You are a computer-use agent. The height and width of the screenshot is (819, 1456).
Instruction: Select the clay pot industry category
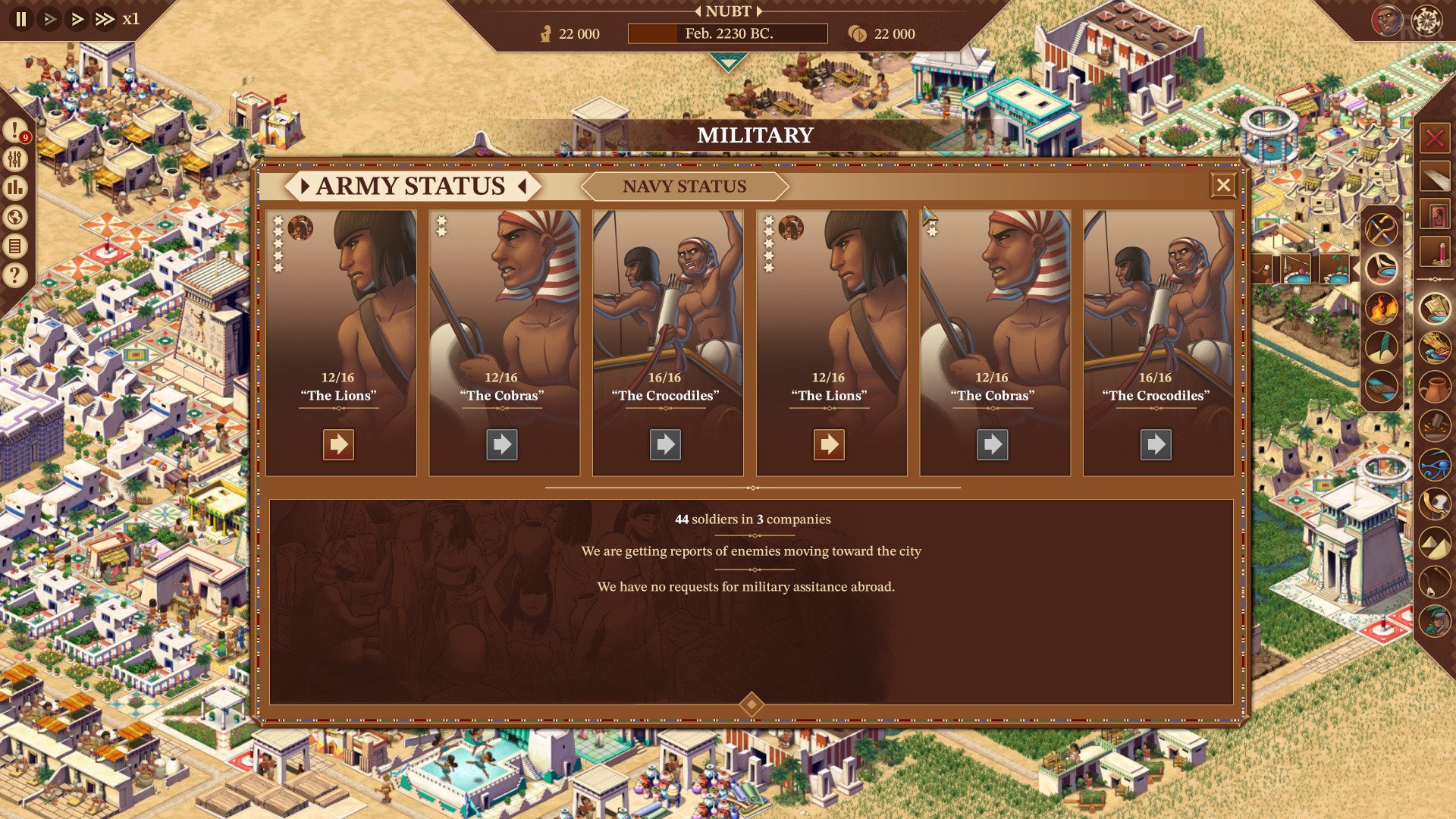(x=1434, y=387)
